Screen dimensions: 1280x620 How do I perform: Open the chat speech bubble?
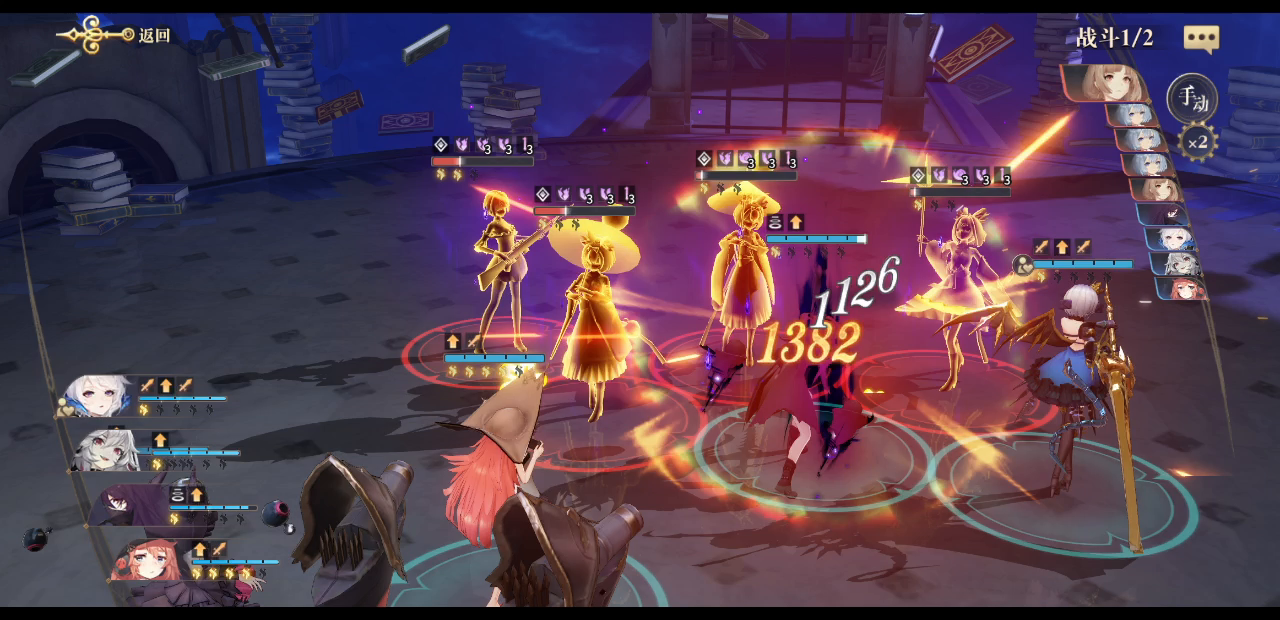tap(1201, 39)
